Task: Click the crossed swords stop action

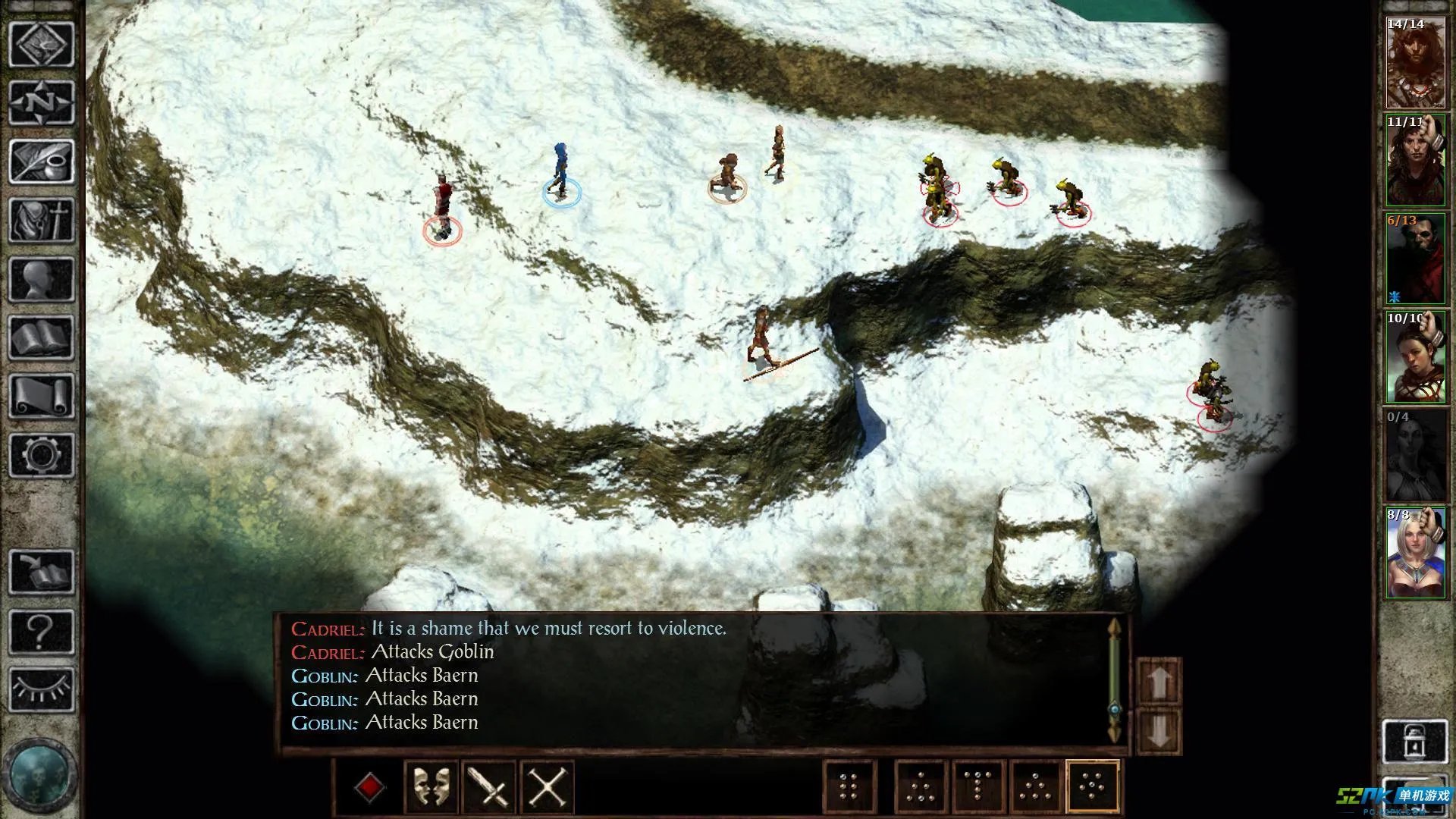Action: click(547, 787)
